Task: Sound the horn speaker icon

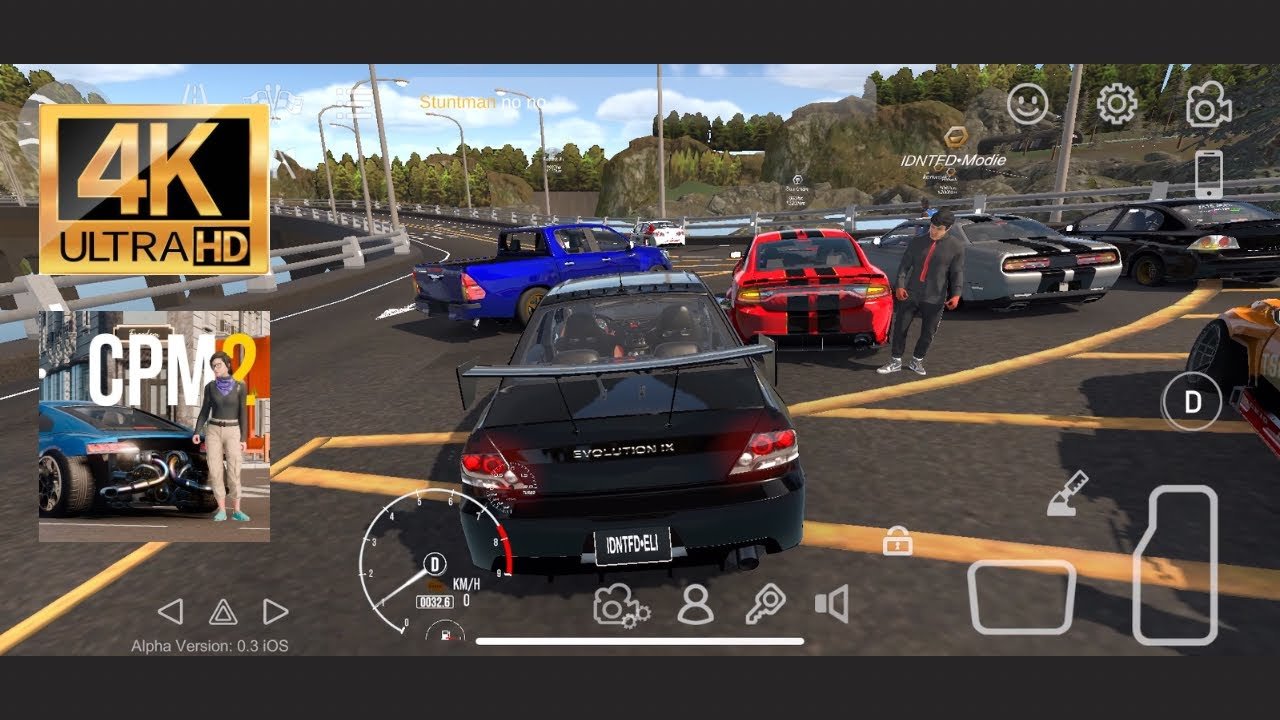Action: point(831,604)
